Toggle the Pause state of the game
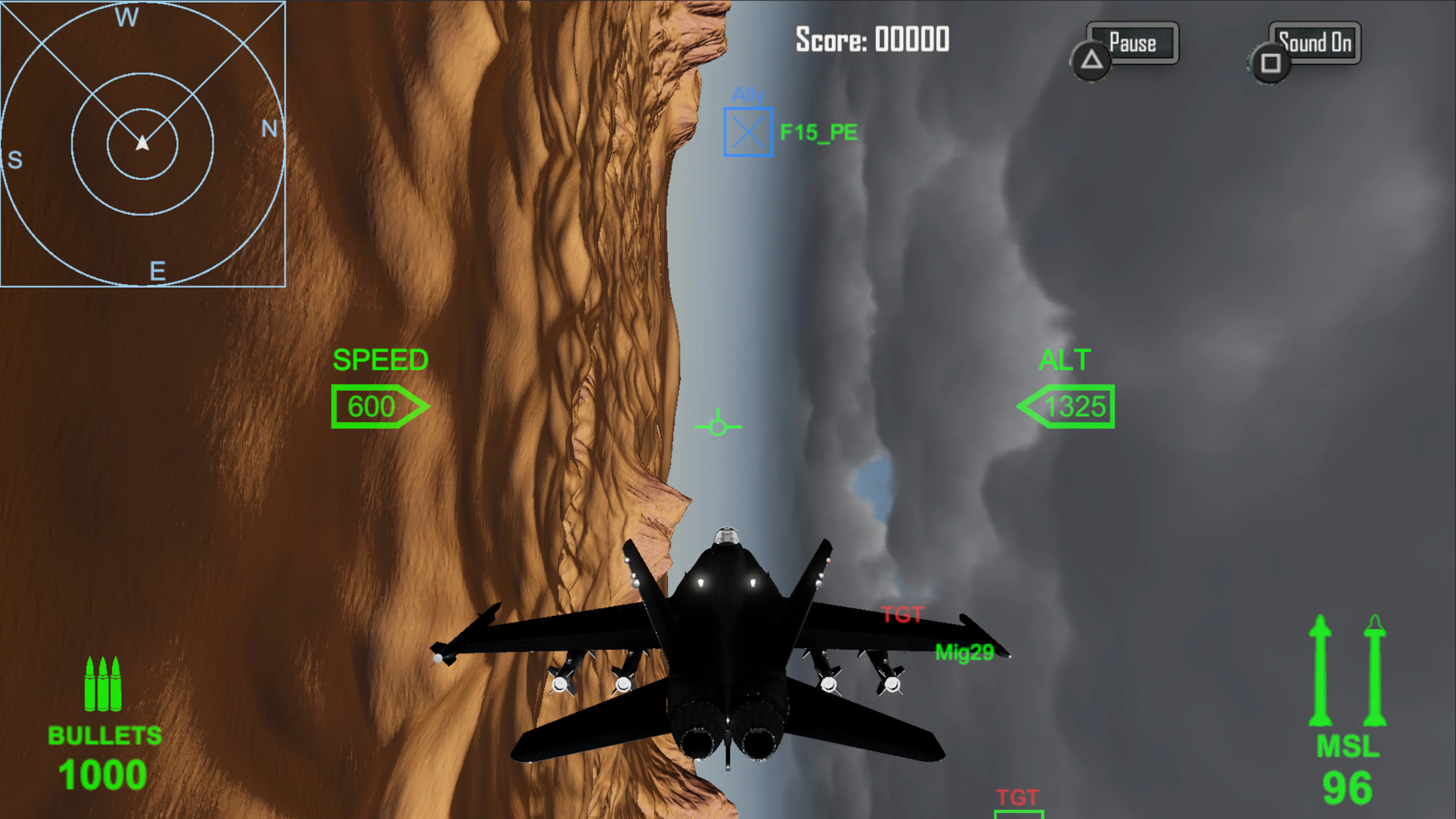Screen dimensions: 1456x819 pos(1132,42)
